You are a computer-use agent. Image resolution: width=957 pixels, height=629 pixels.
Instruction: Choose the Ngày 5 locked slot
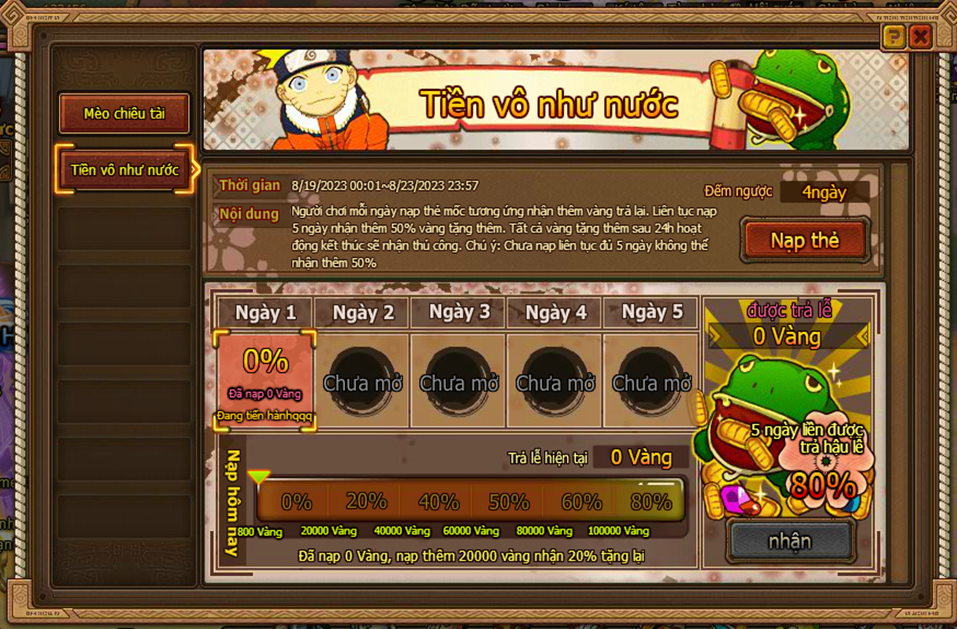651,381
